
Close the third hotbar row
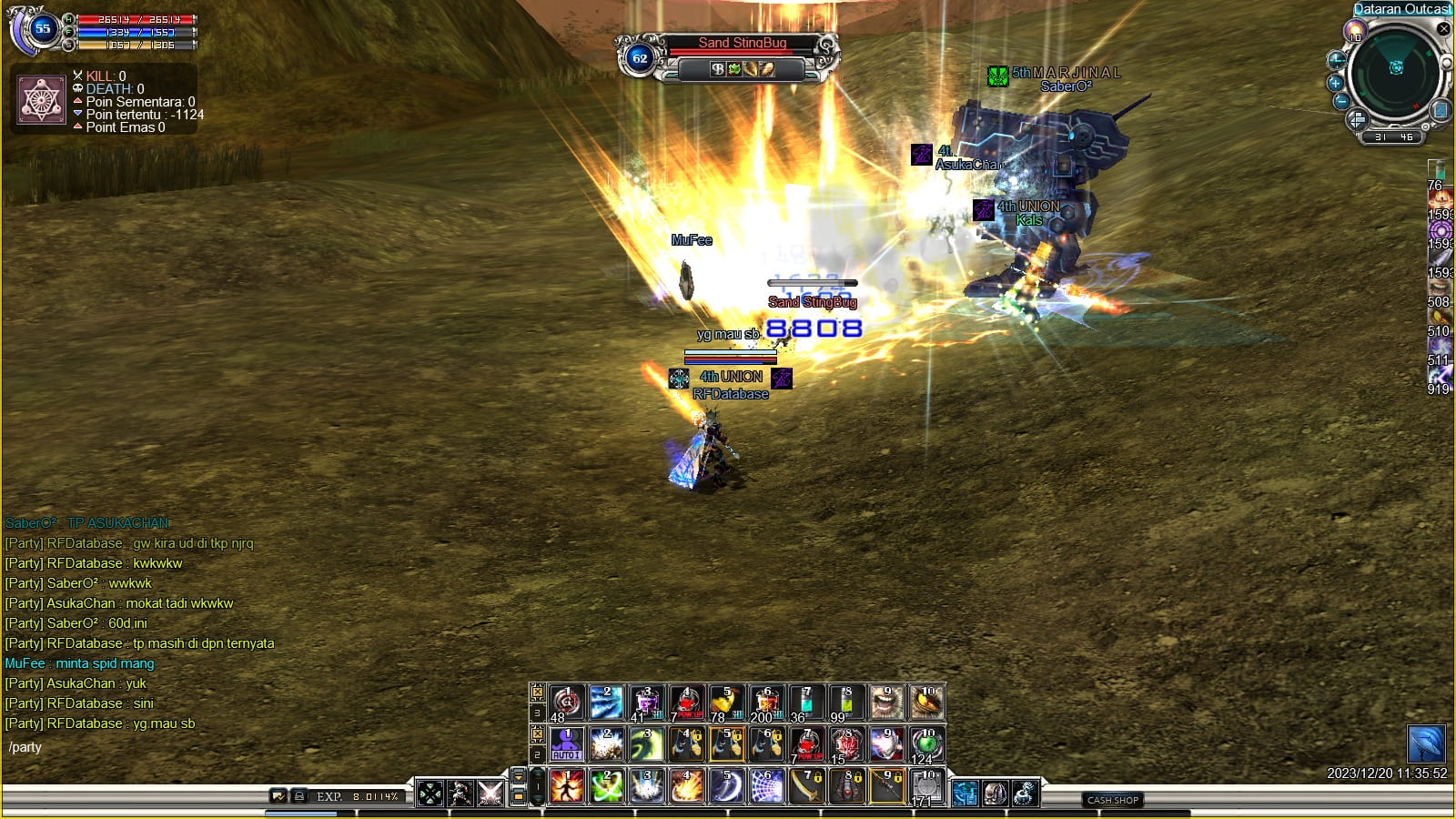coord(538,693)
